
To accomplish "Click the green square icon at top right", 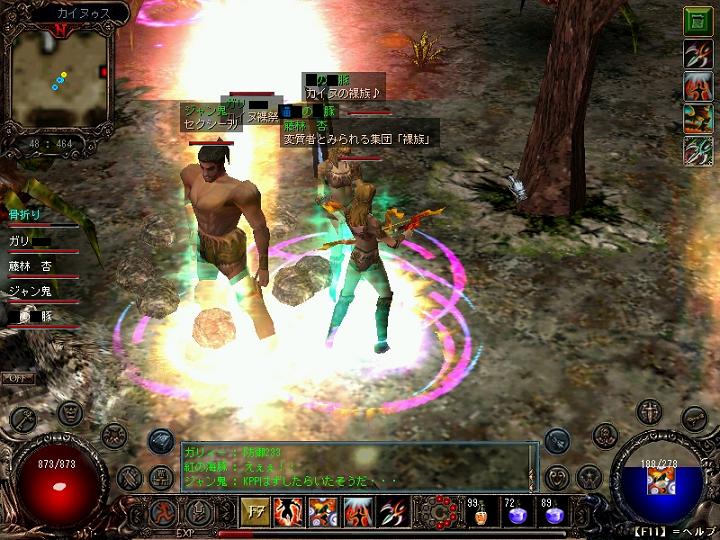I will tap(697, 21).
